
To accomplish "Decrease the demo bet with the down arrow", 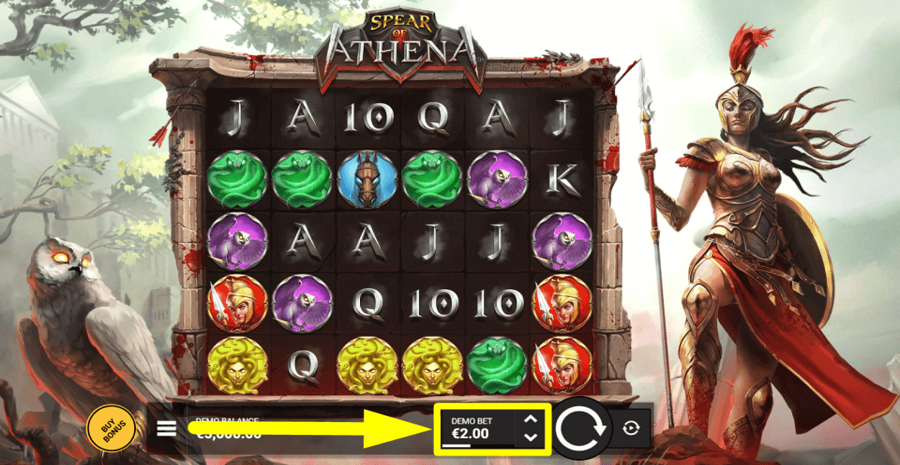I will 531,437.
